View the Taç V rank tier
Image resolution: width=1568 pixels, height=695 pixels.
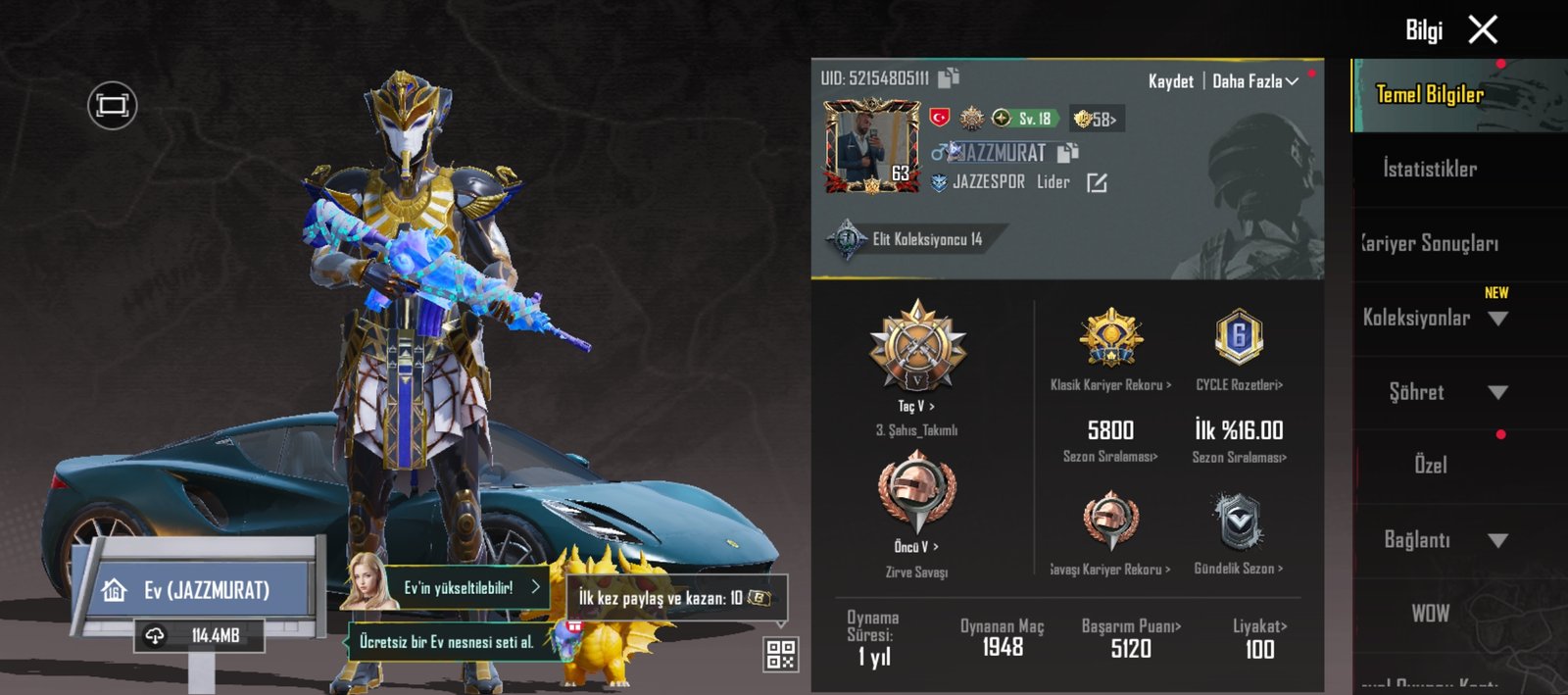(x=917, y=405)
